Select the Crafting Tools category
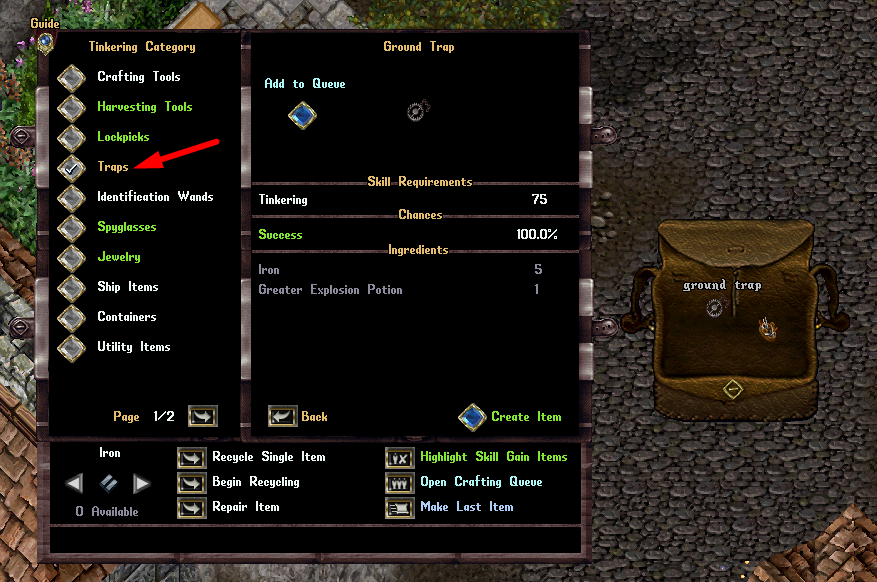877x582 pixels. [x=71, y=78]
